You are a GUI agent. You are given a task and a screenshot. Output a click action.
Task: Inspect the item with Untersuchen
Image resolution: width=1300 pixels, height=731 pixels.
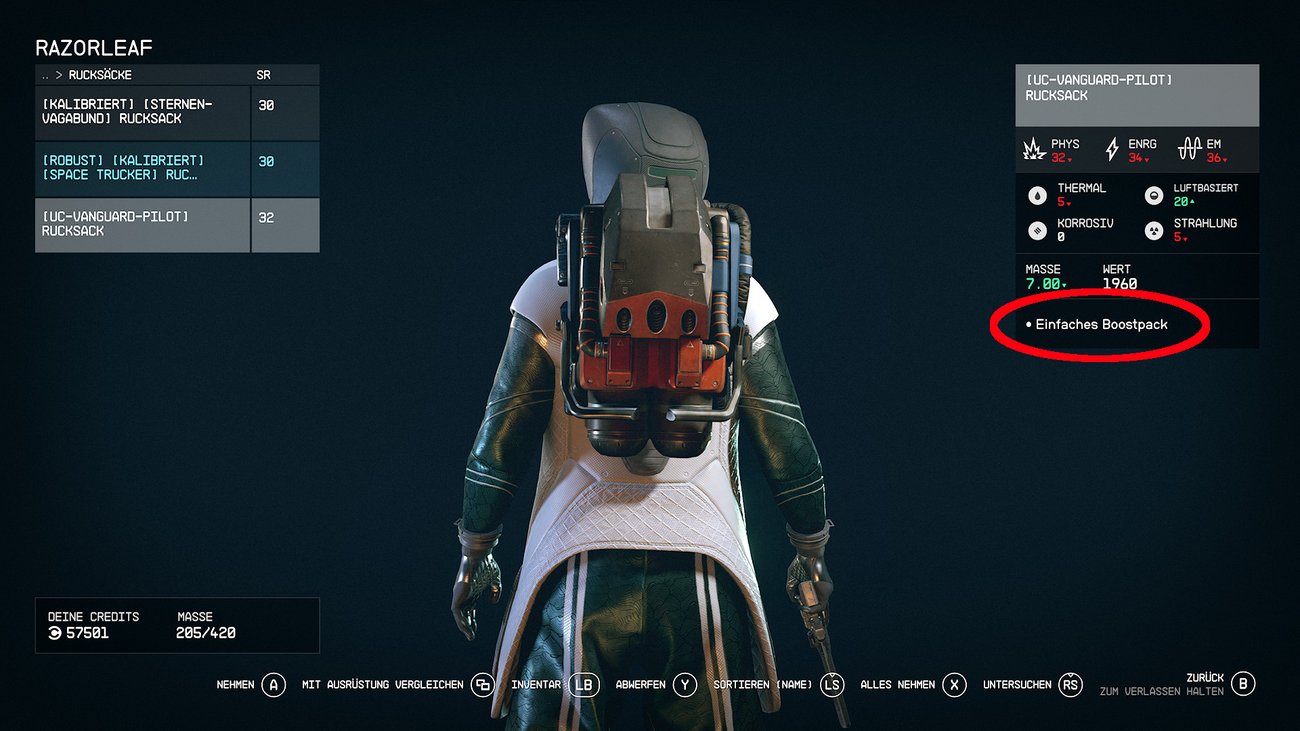point(1017,685)
